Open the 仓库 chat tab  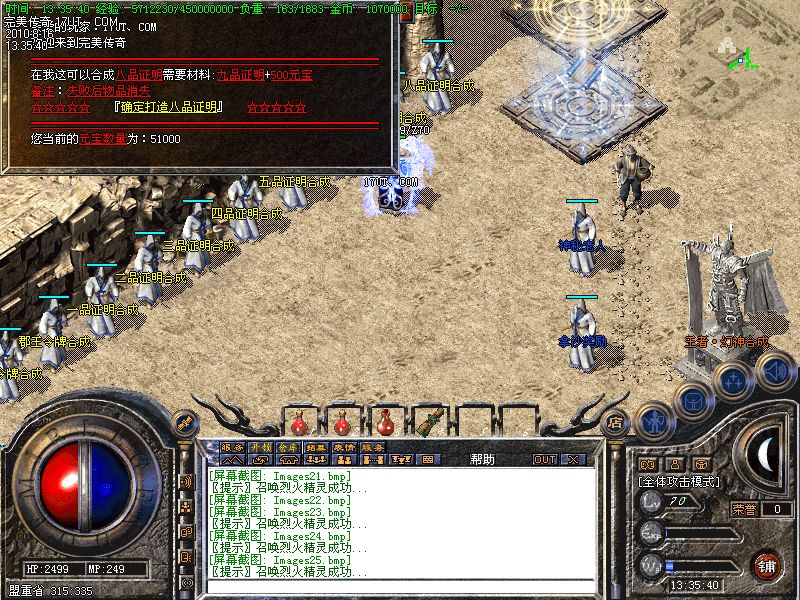click(288, 446)
